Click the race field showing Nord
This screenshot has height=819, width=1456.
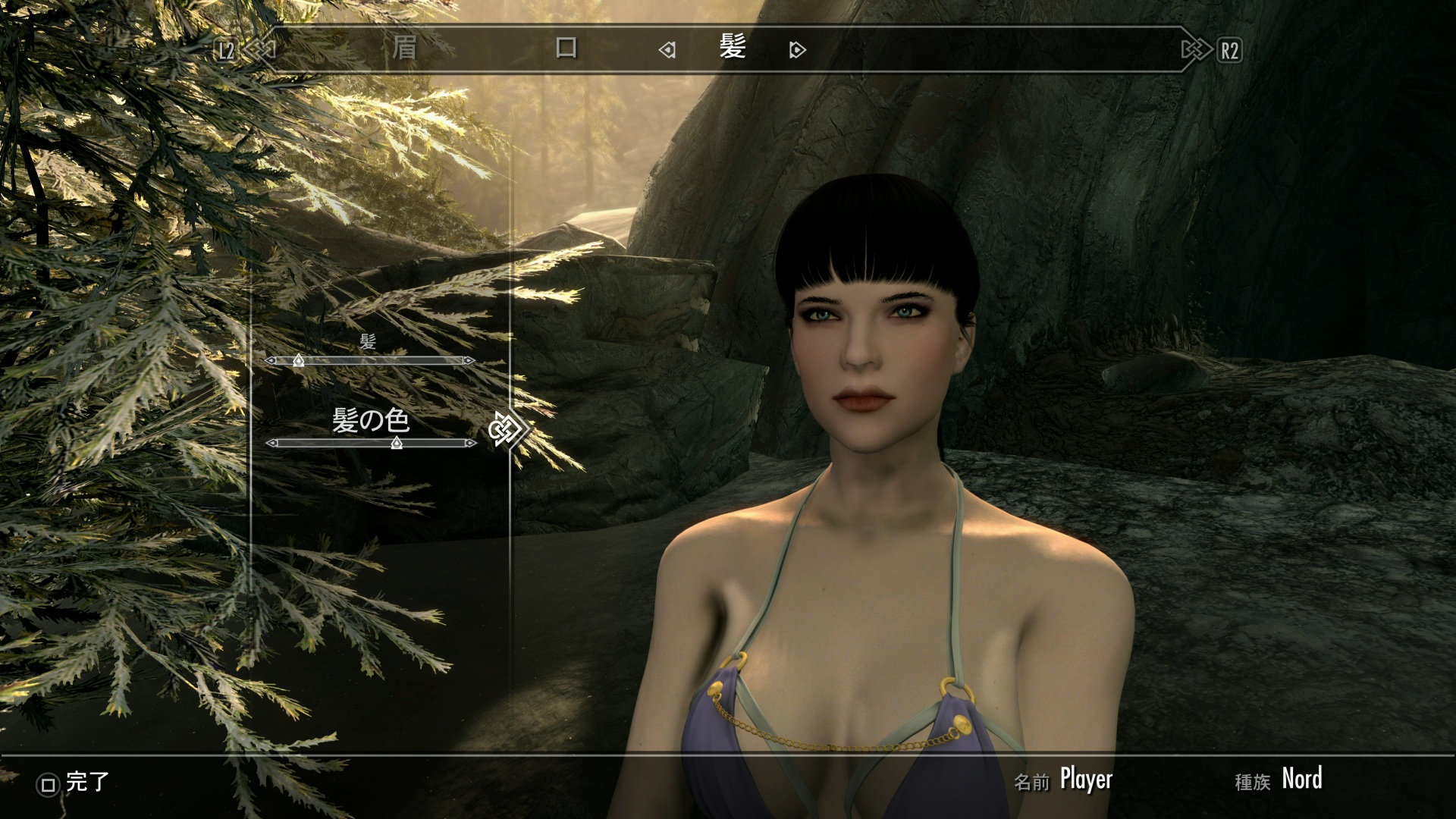tap(1301, 779)
